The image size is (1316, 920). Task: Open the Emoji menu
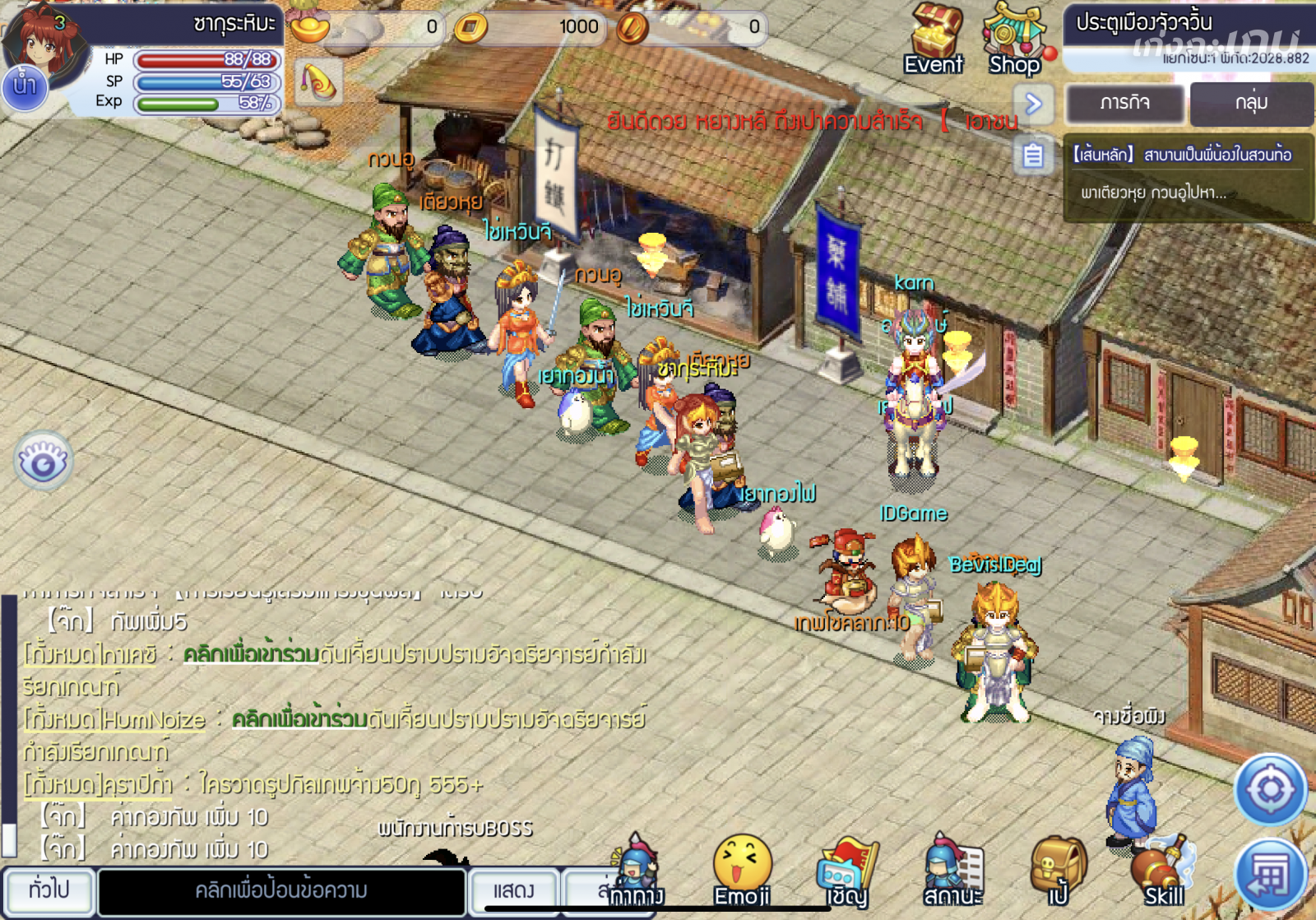point(742,871)
